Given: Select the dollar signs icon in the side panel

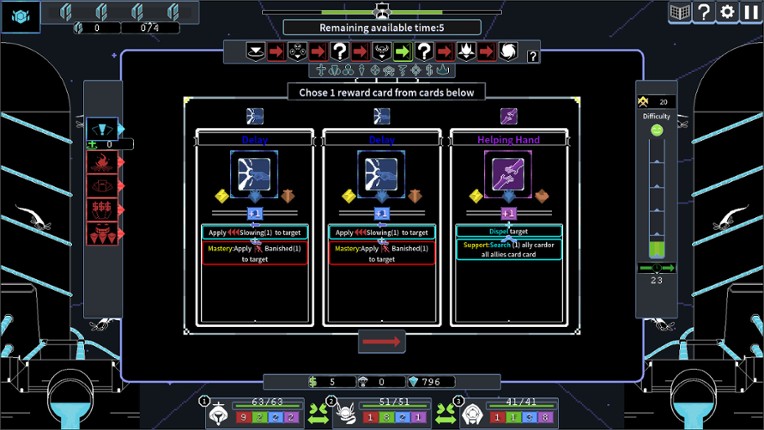Looking at the screenshot, I should click(x=102, y=209).
